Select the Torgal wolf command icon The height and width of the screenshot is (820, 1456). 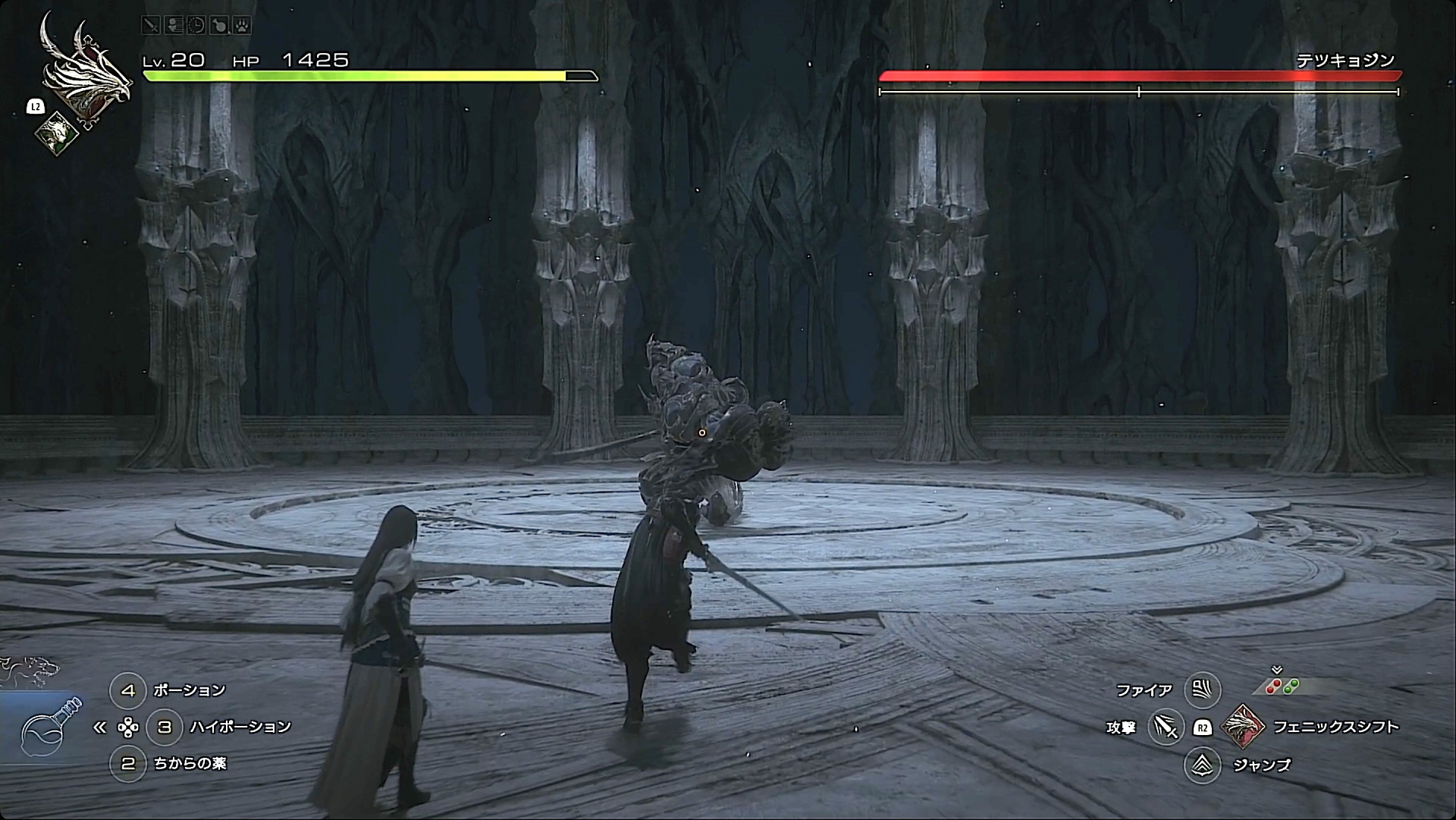(30, 669)
